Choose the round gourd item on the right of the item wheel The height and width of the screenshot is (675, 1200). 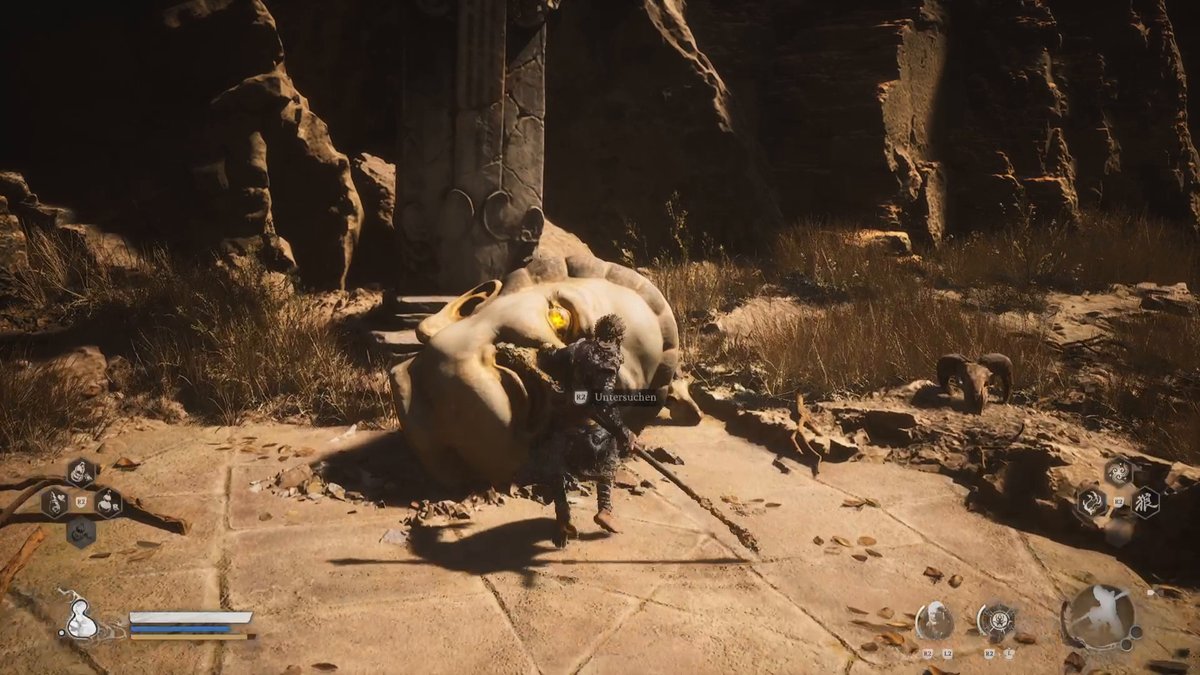(x=107, y=501)
